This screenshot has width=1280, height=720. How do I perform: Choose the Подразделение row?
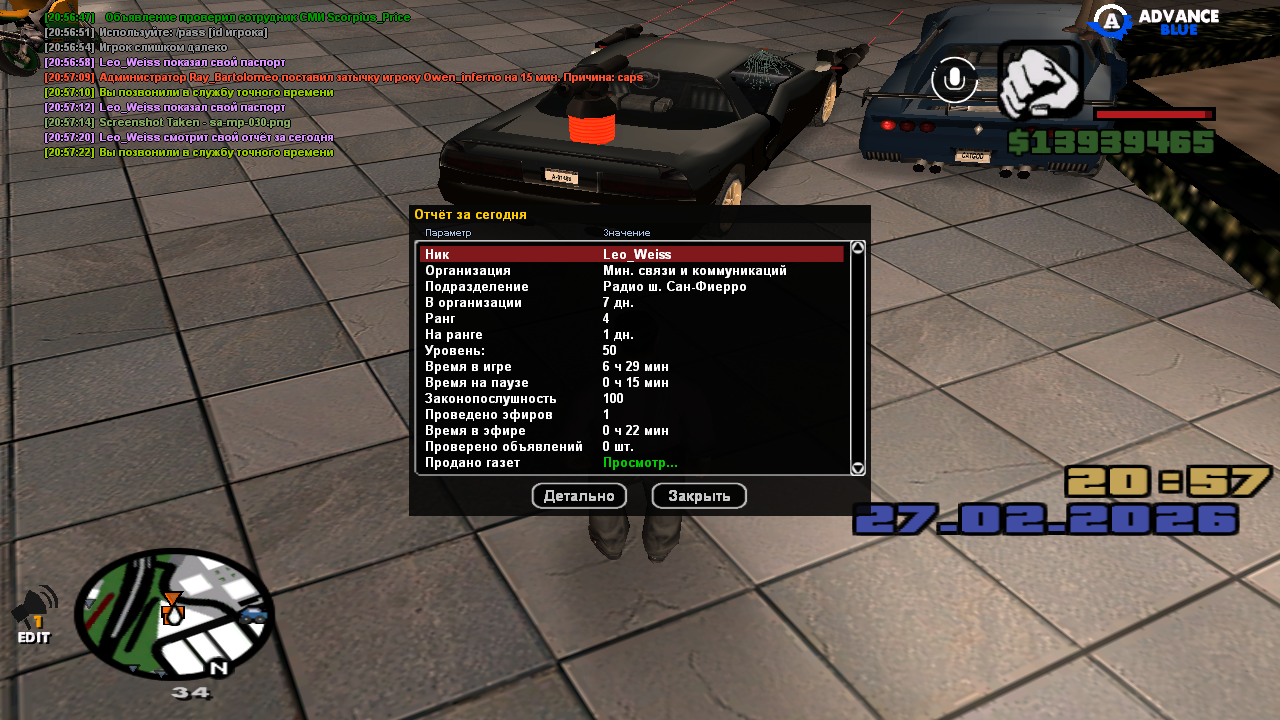[631, 287]
